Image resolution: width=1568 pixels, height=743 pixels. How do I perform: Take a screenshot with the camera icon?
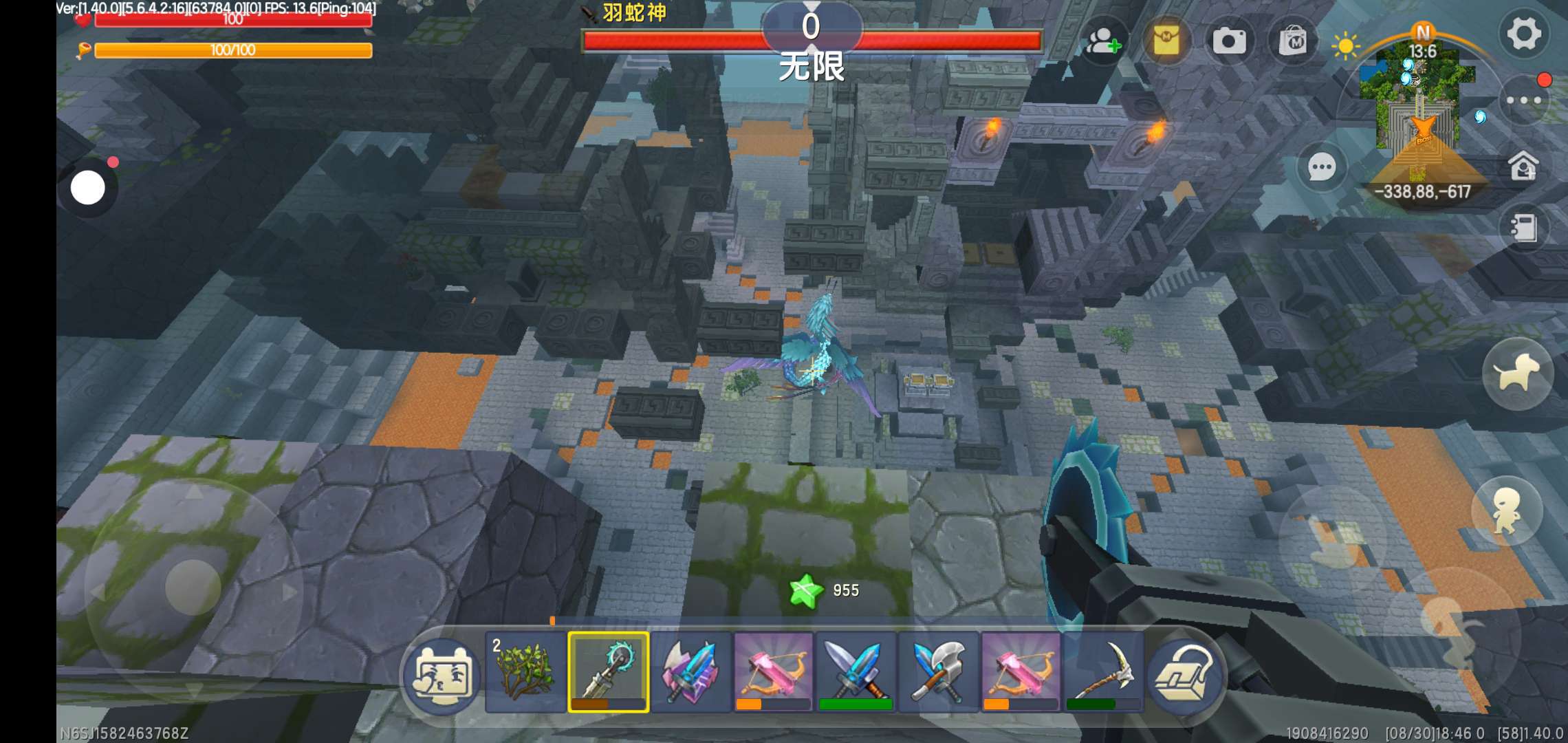pos(1229,41)
